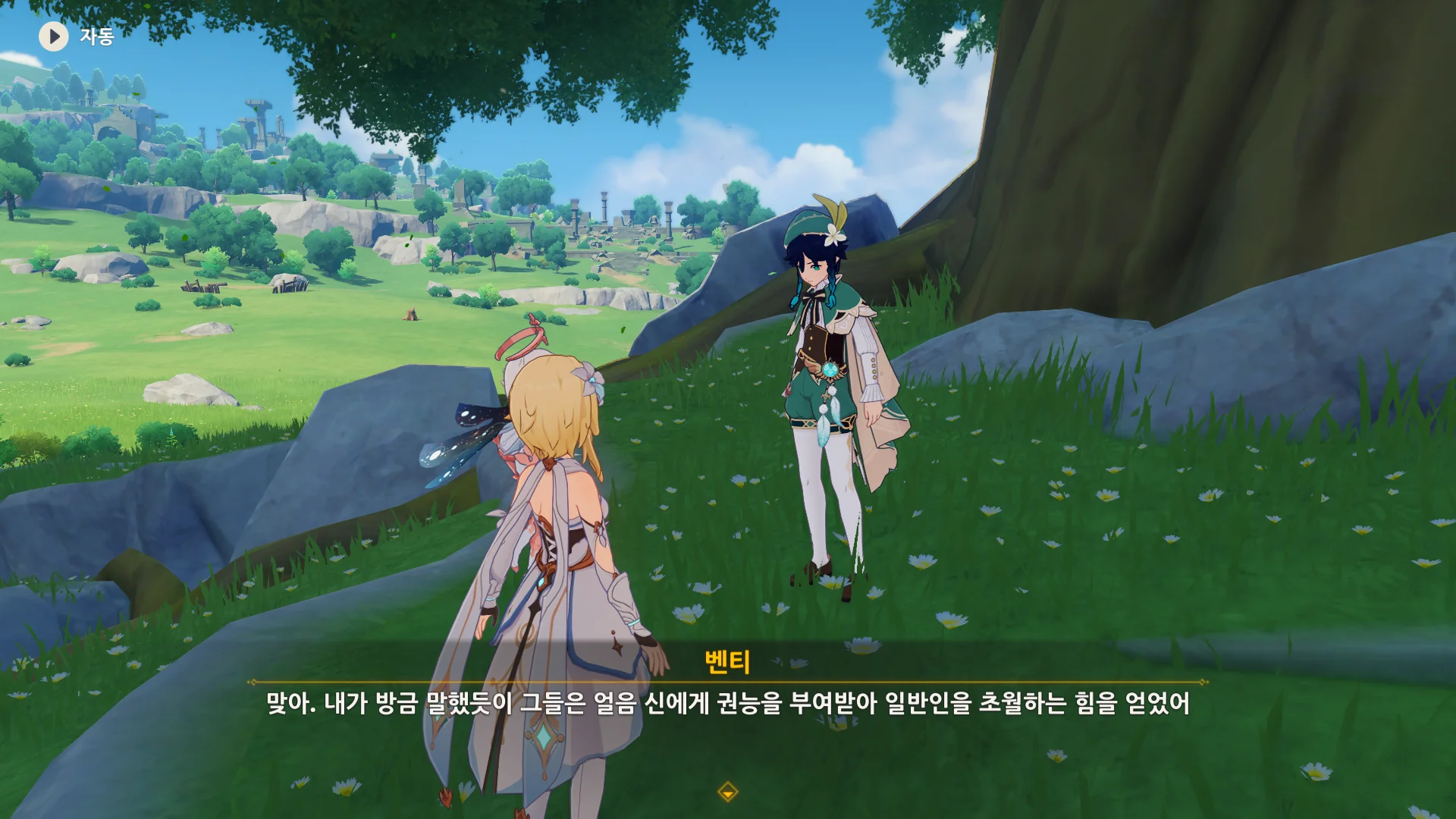Toggle the 자동 auto-play dialogue button
Image resolution: width=1456 pixels, height=819 pixels.
(54, 36)
